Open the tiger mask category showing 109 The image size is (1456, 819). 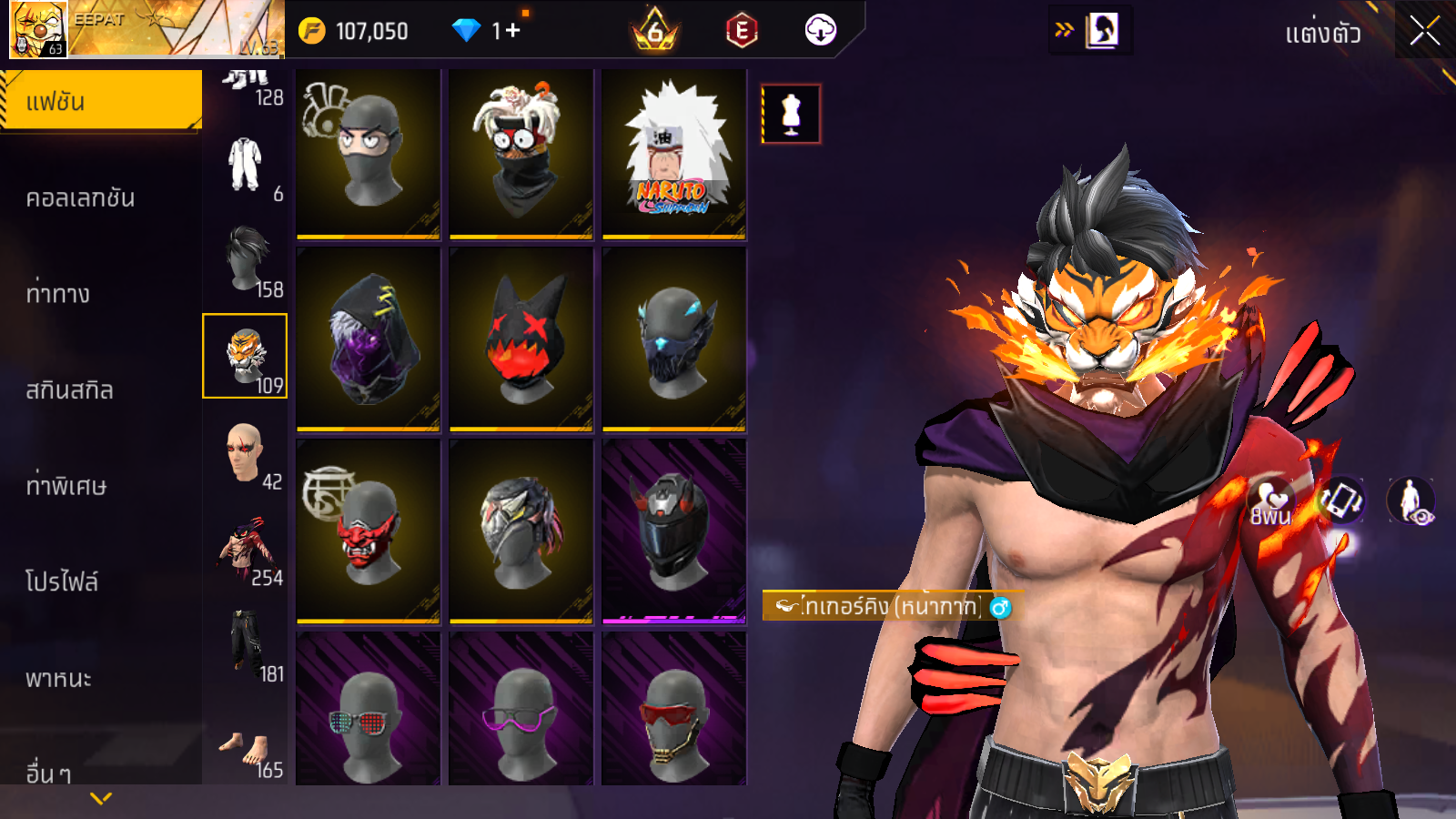[245, 356]
